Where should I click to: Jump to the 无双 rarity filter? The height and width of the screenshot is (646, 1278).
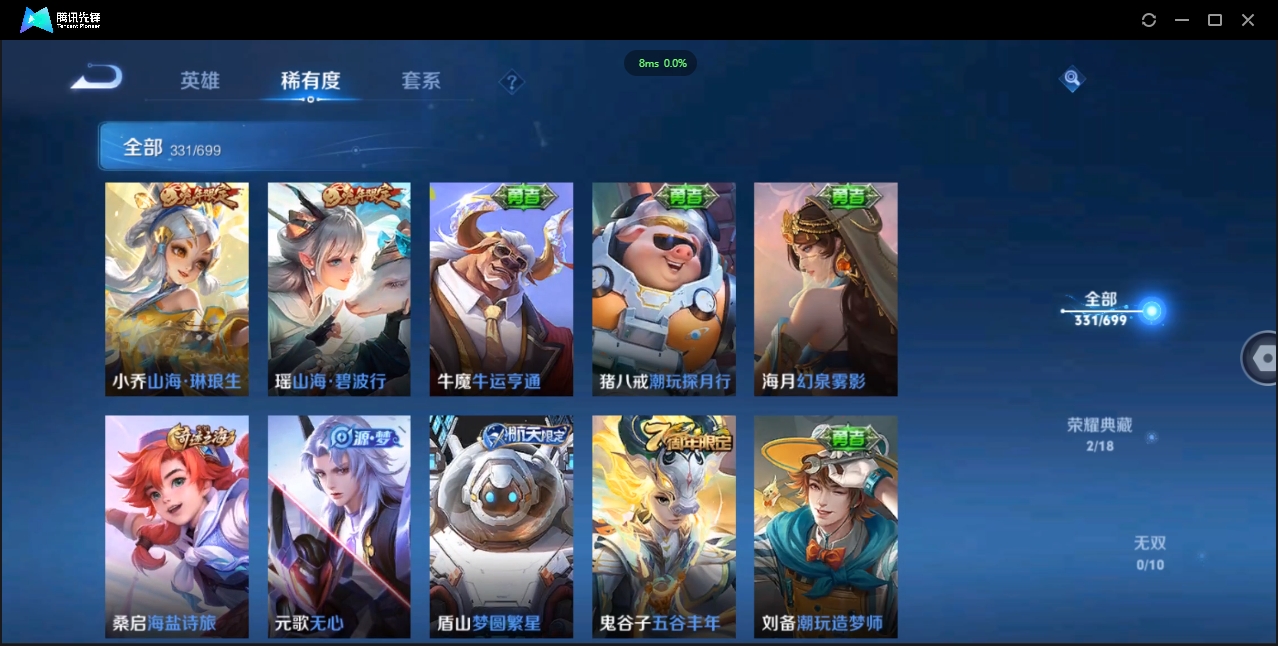click(1150, 552)
